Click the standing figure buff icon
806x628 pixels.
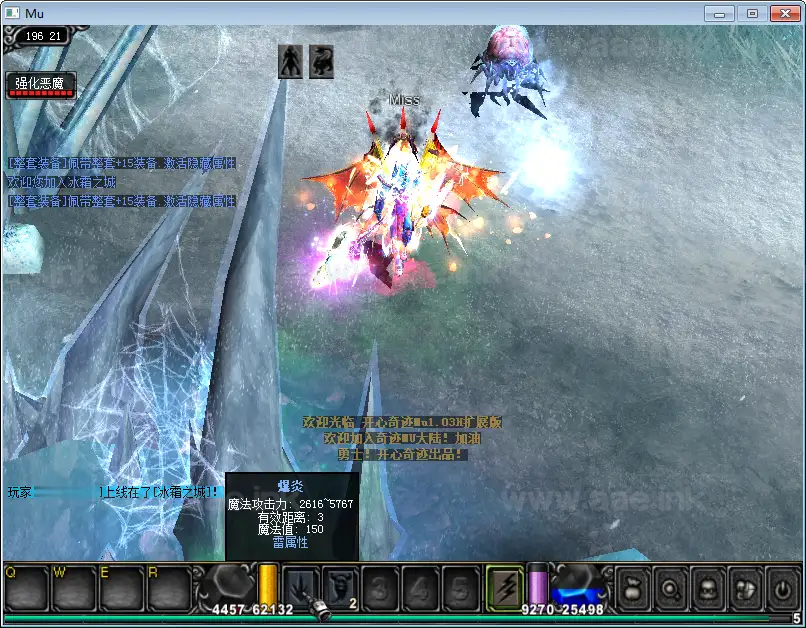[290, 61]
